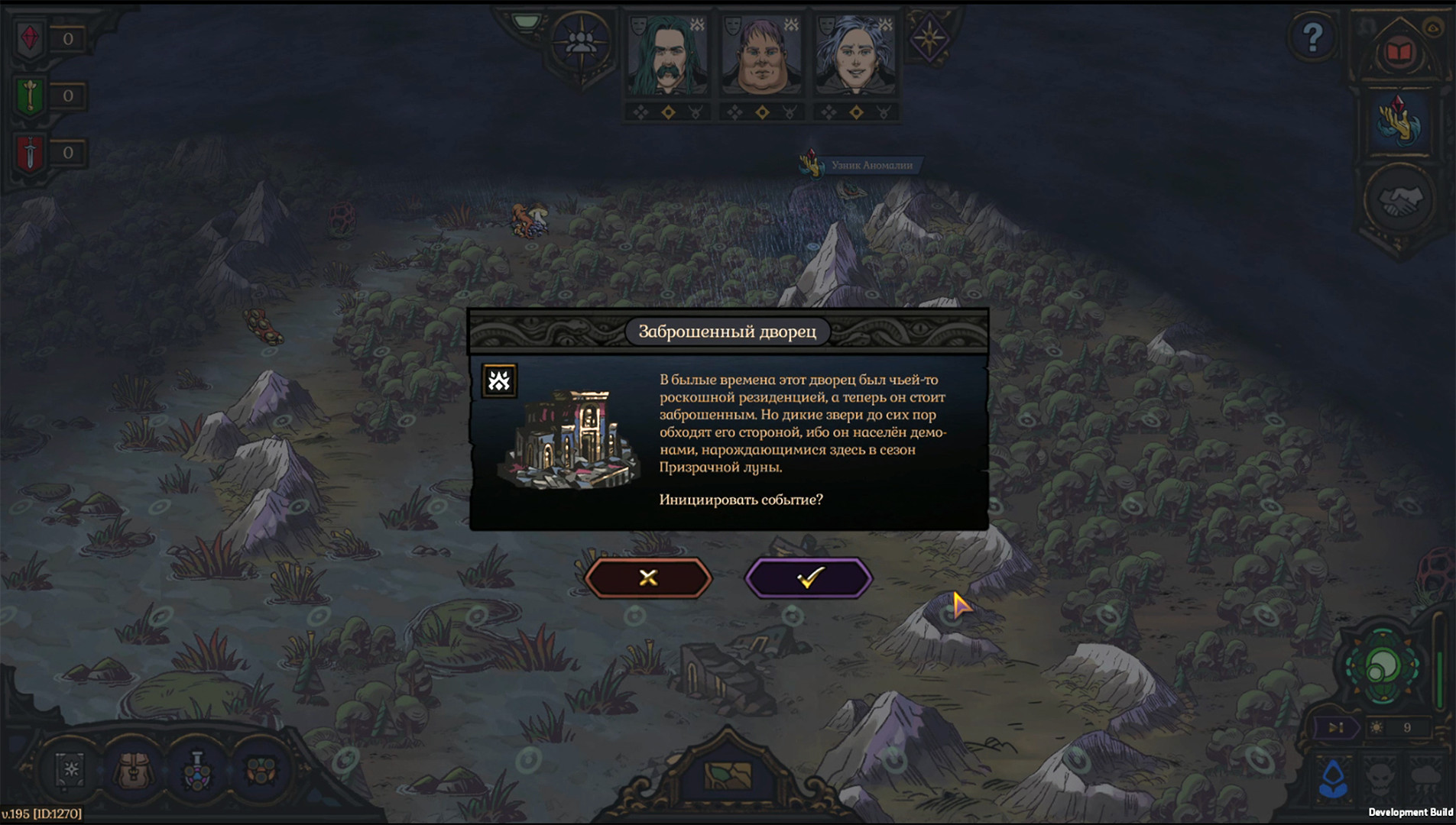1456x825 pixels.
Task: Select the blue hooded figure icon
Action: pos(1334,778)
